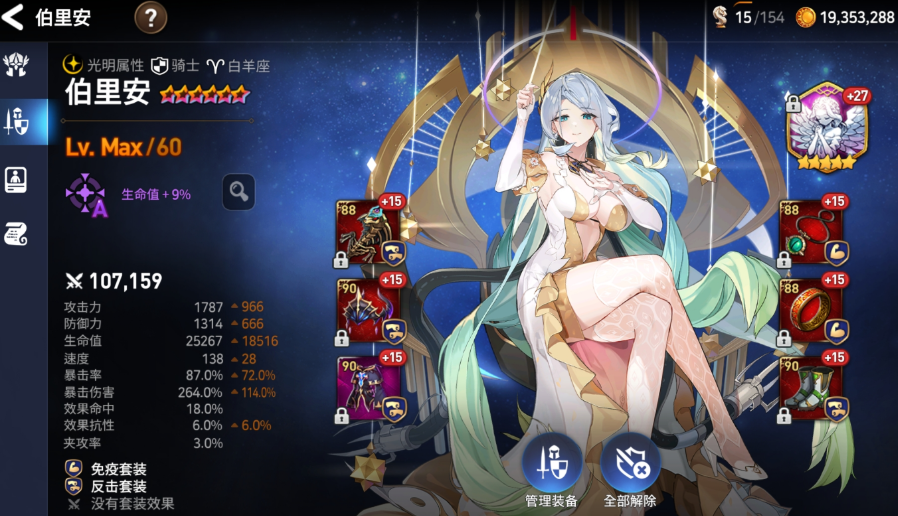Tap the purple crosshair imprint icon
The image size is (898, 516).
click(x=86, y=193)
